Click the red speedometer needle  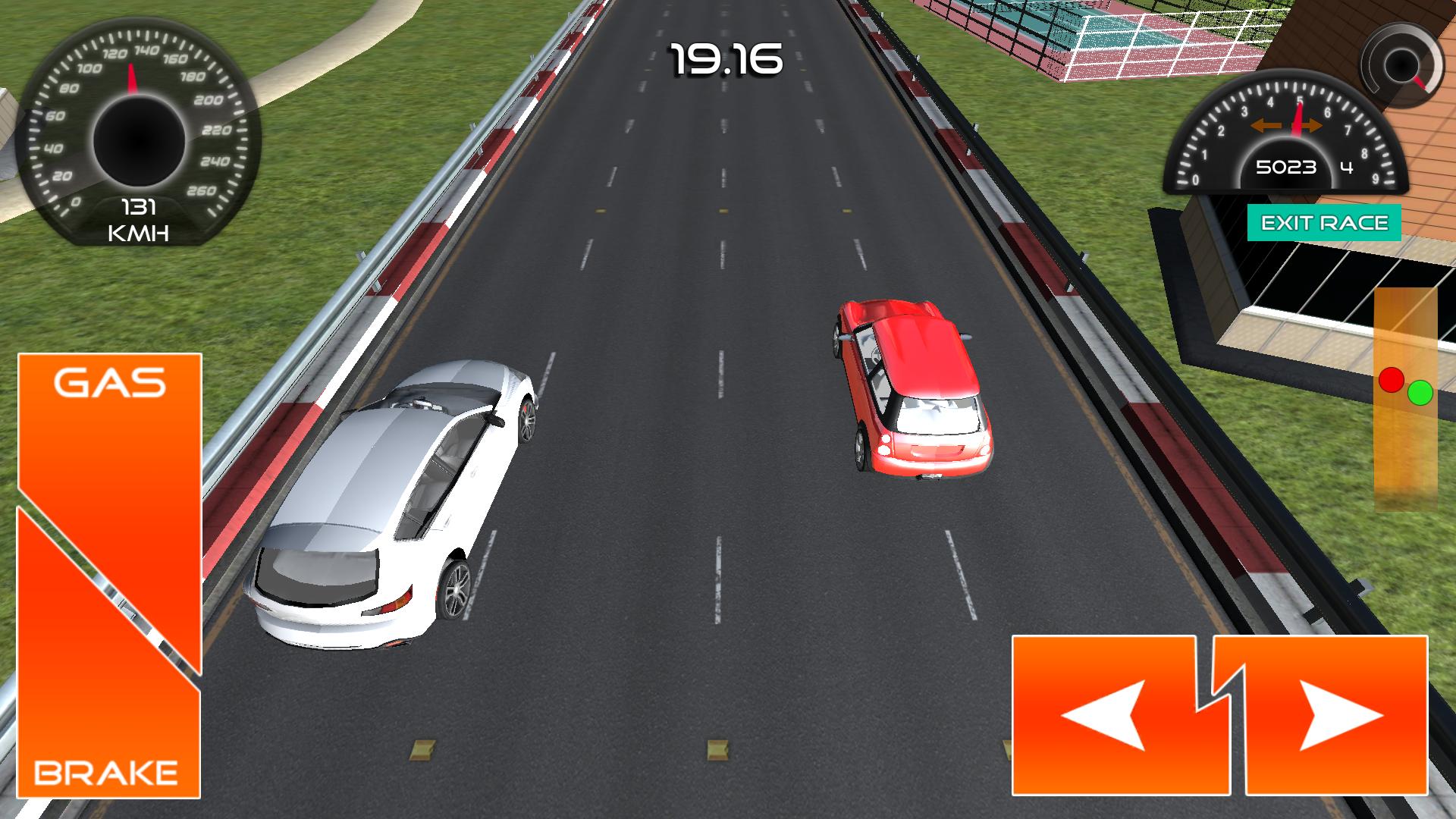131,80
